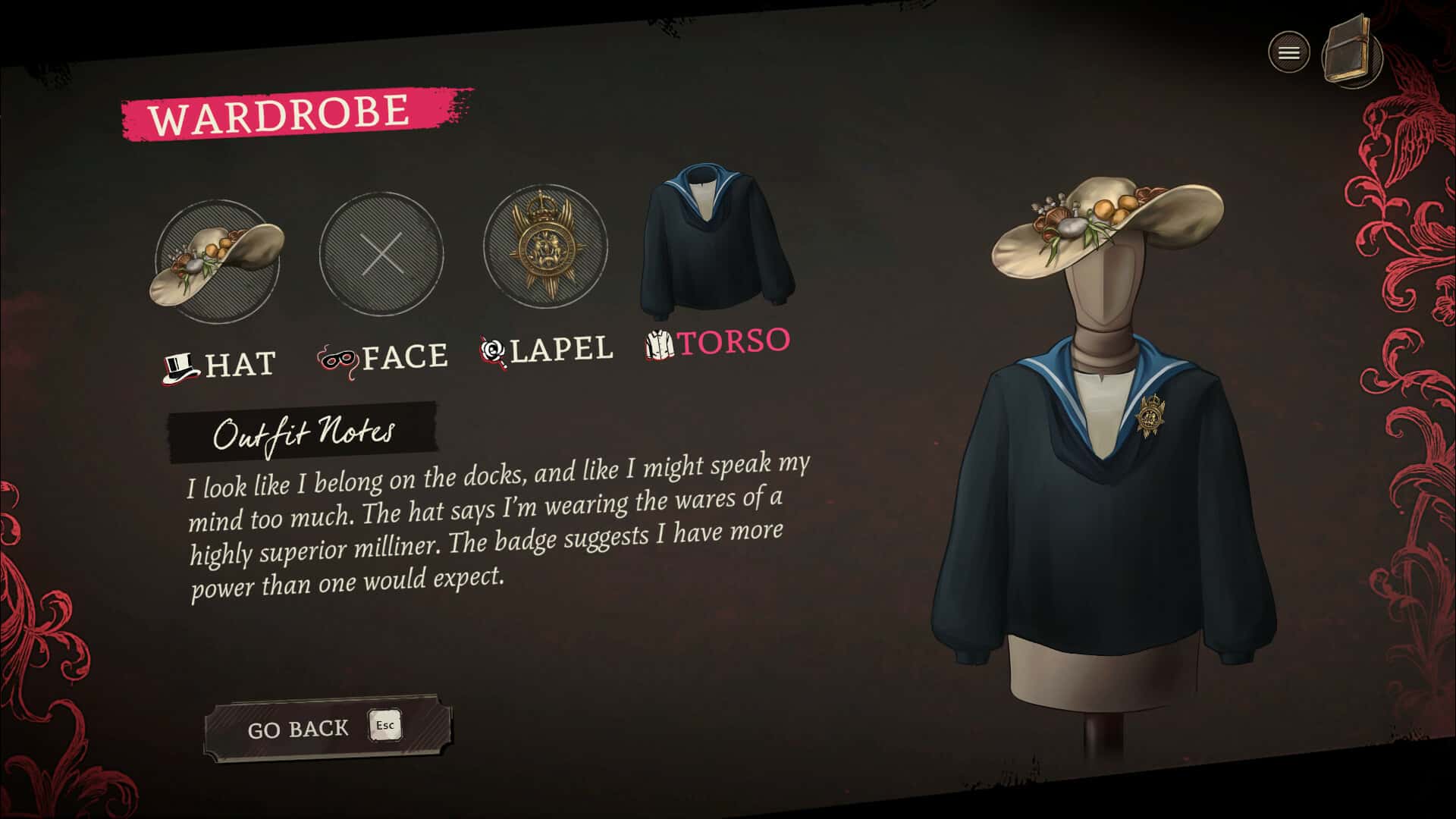Click the magnifying glass icon beside LAPEL
The width and height of the screenshot is (1456, 819).
(x=493, y=350)
